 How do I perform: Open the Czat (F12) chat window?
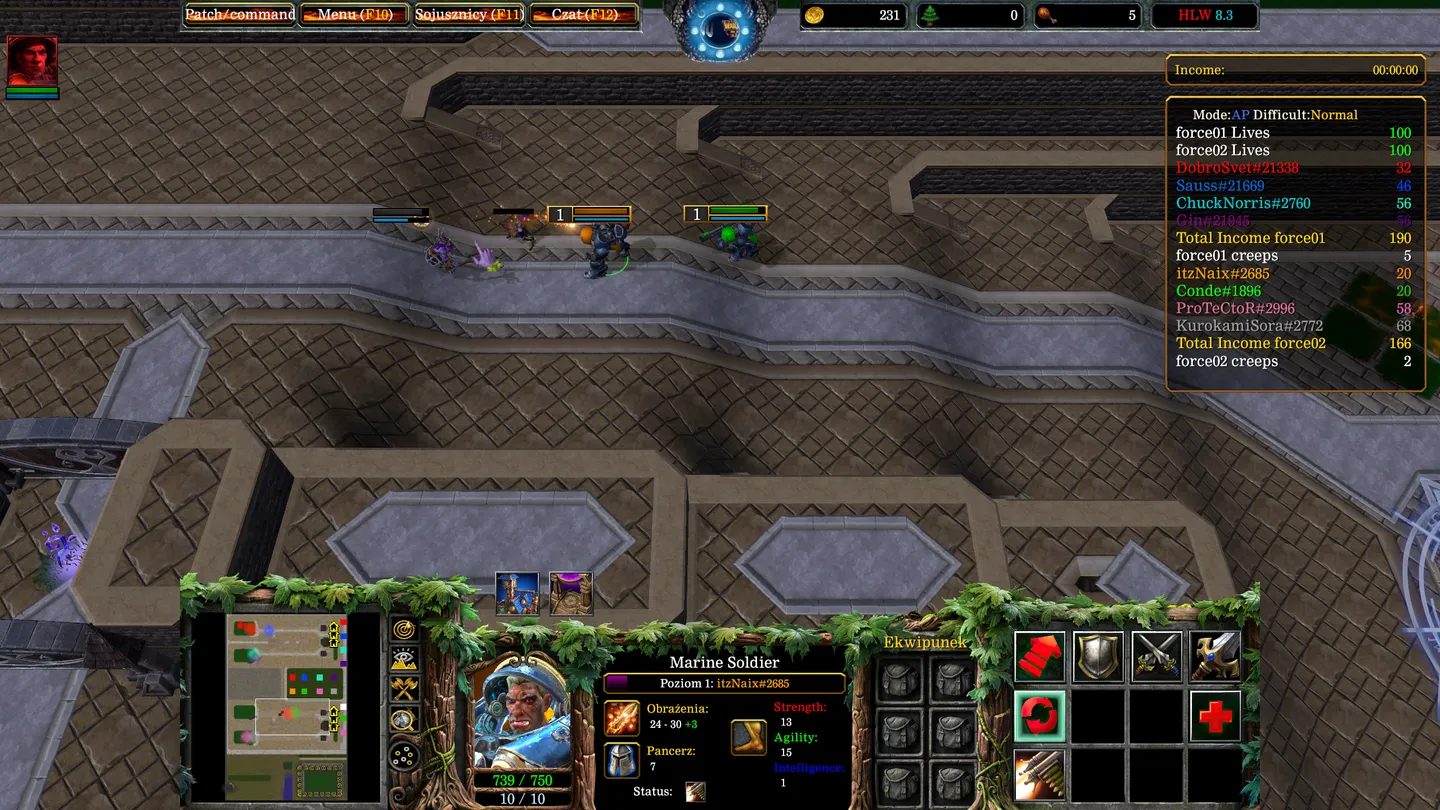click(583, 15)
